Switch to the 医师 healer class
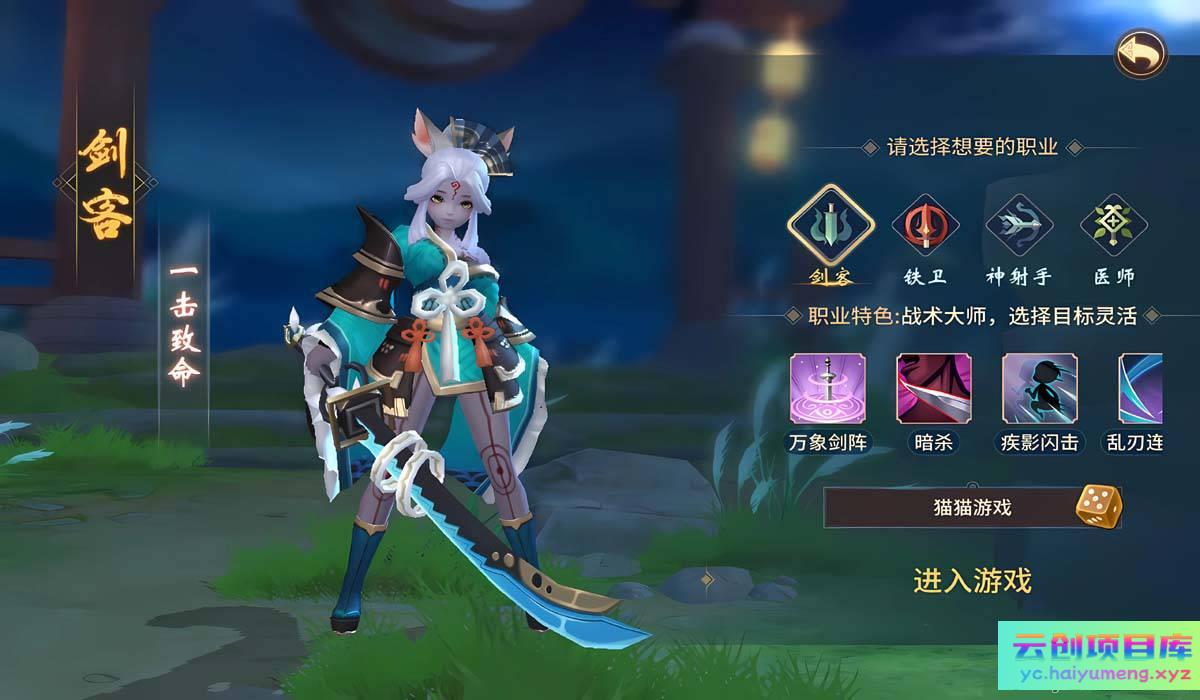The image size is (1200, 700). point(1113,227)
